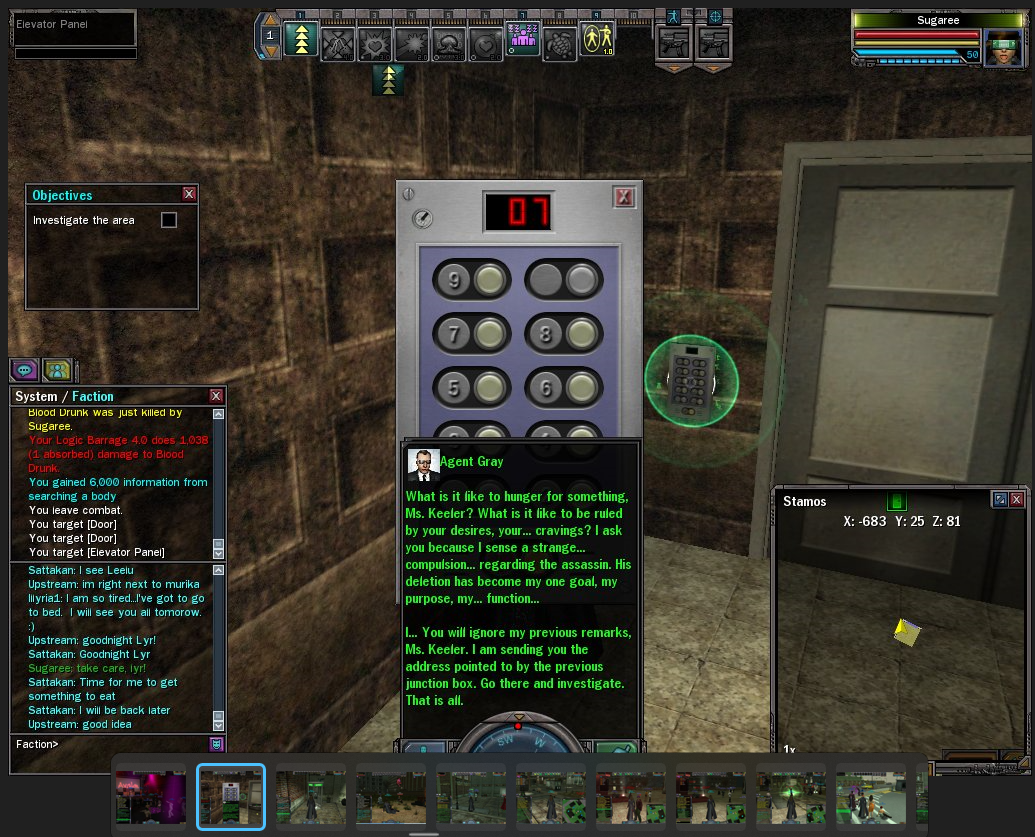Viewport: 1035px width, 837px height.
Task: Open the selected elevator screenshot thumbnail
Action: pyautogui.click(x=231, y=796)
